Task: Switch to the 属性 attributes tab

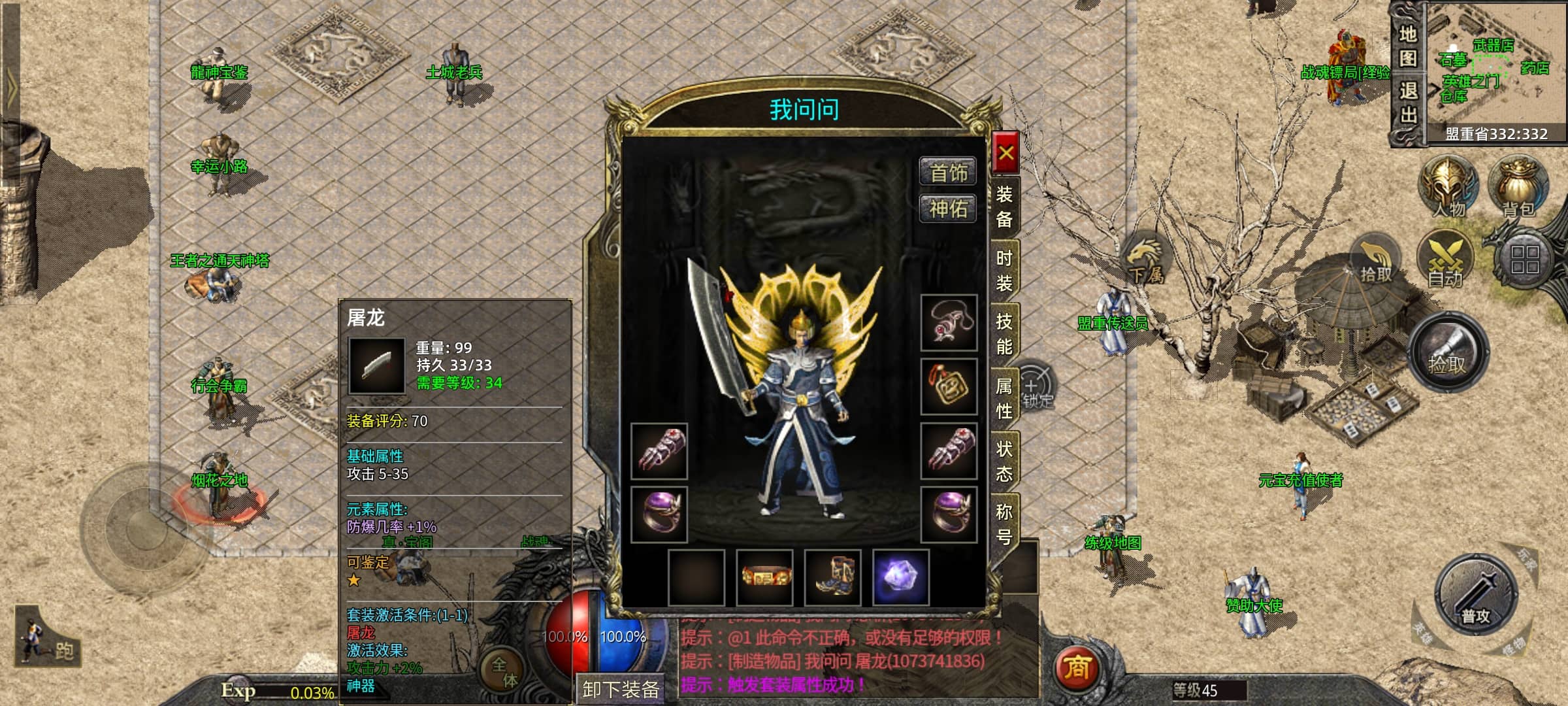Action: pos(1004,398)
